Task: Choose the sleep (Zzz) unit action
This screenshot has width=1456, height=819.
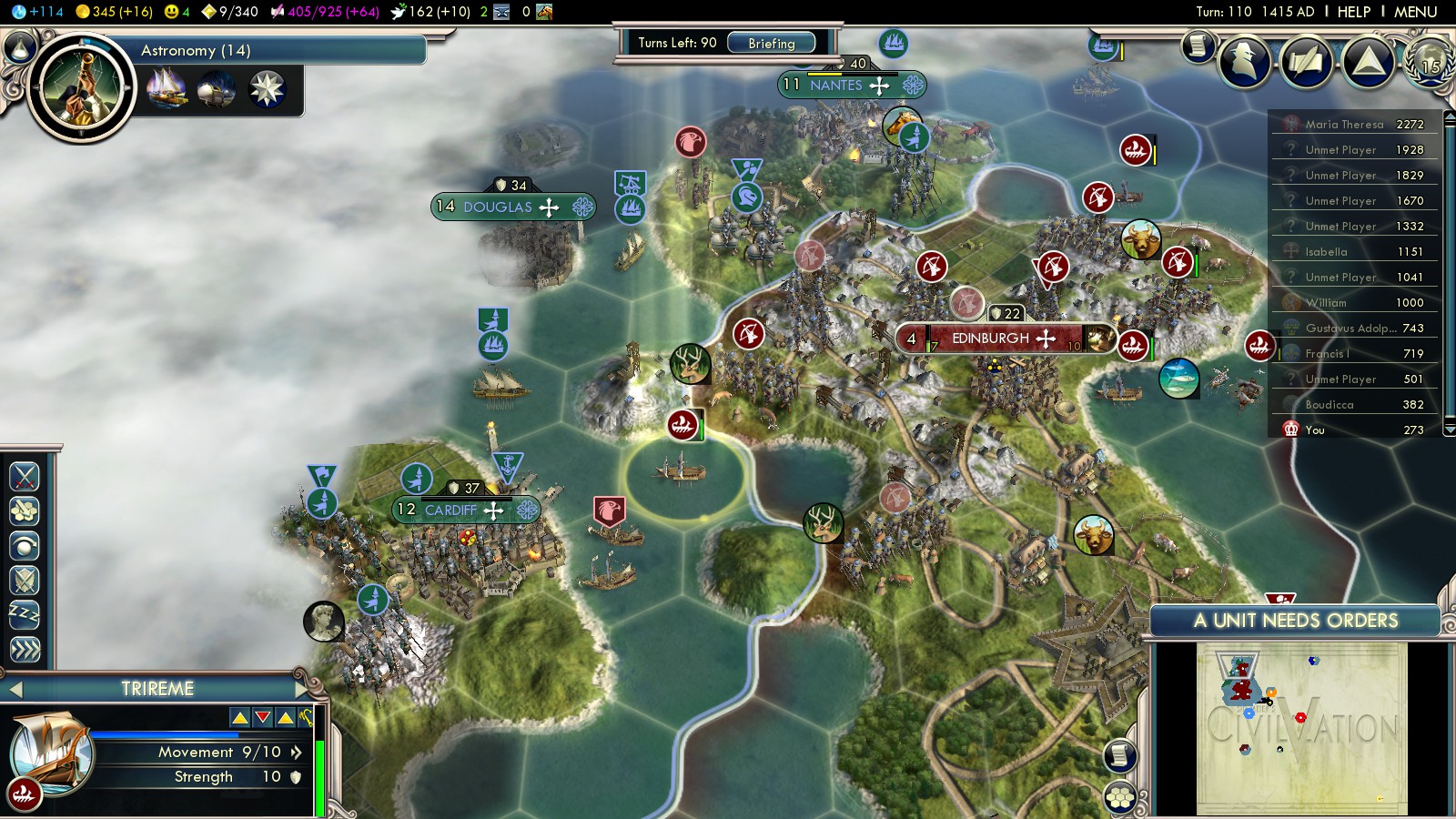Action: (25, 615)
